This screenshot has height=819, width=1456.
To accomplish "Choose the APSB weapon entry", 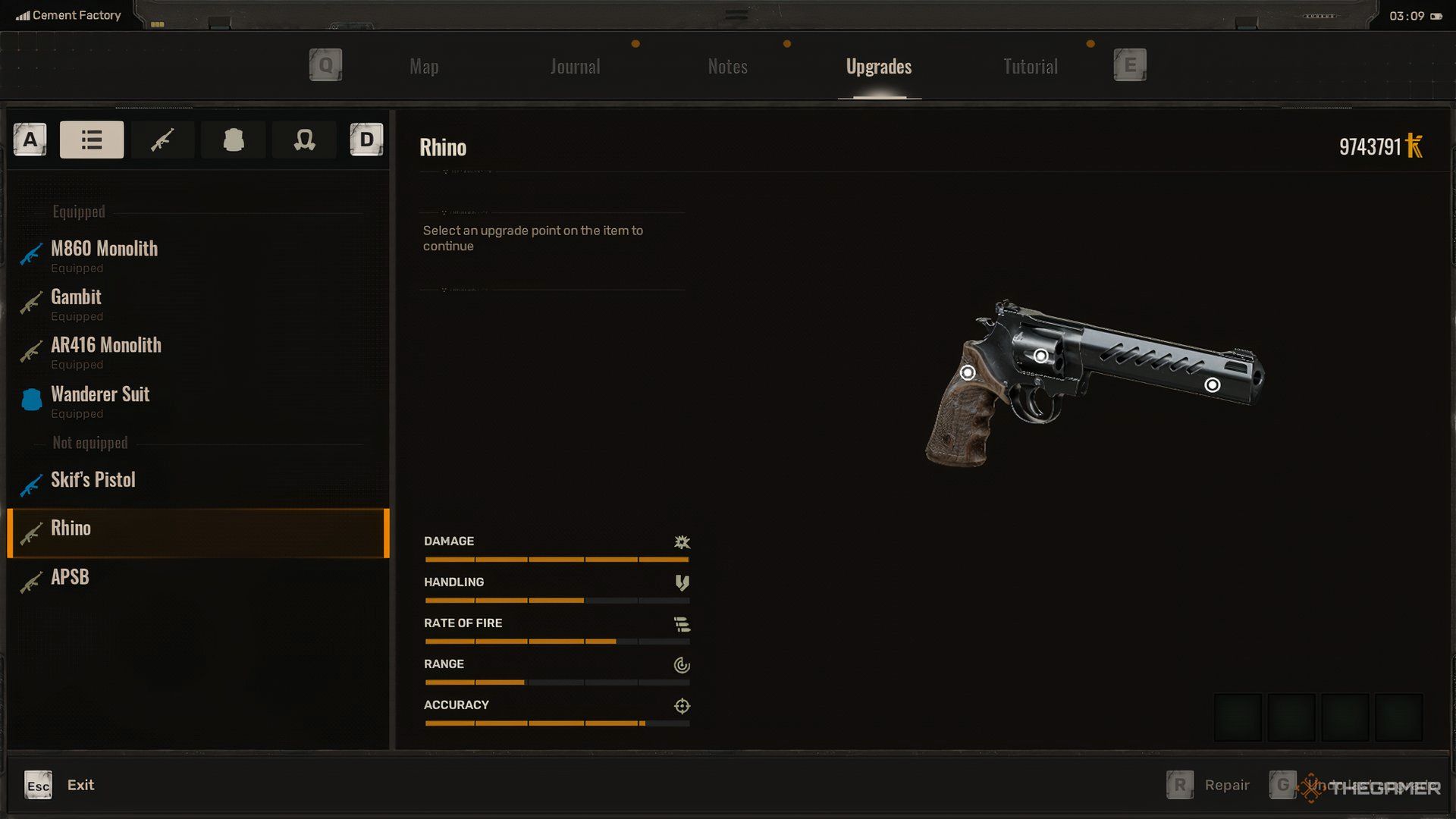I will [70, 577].
